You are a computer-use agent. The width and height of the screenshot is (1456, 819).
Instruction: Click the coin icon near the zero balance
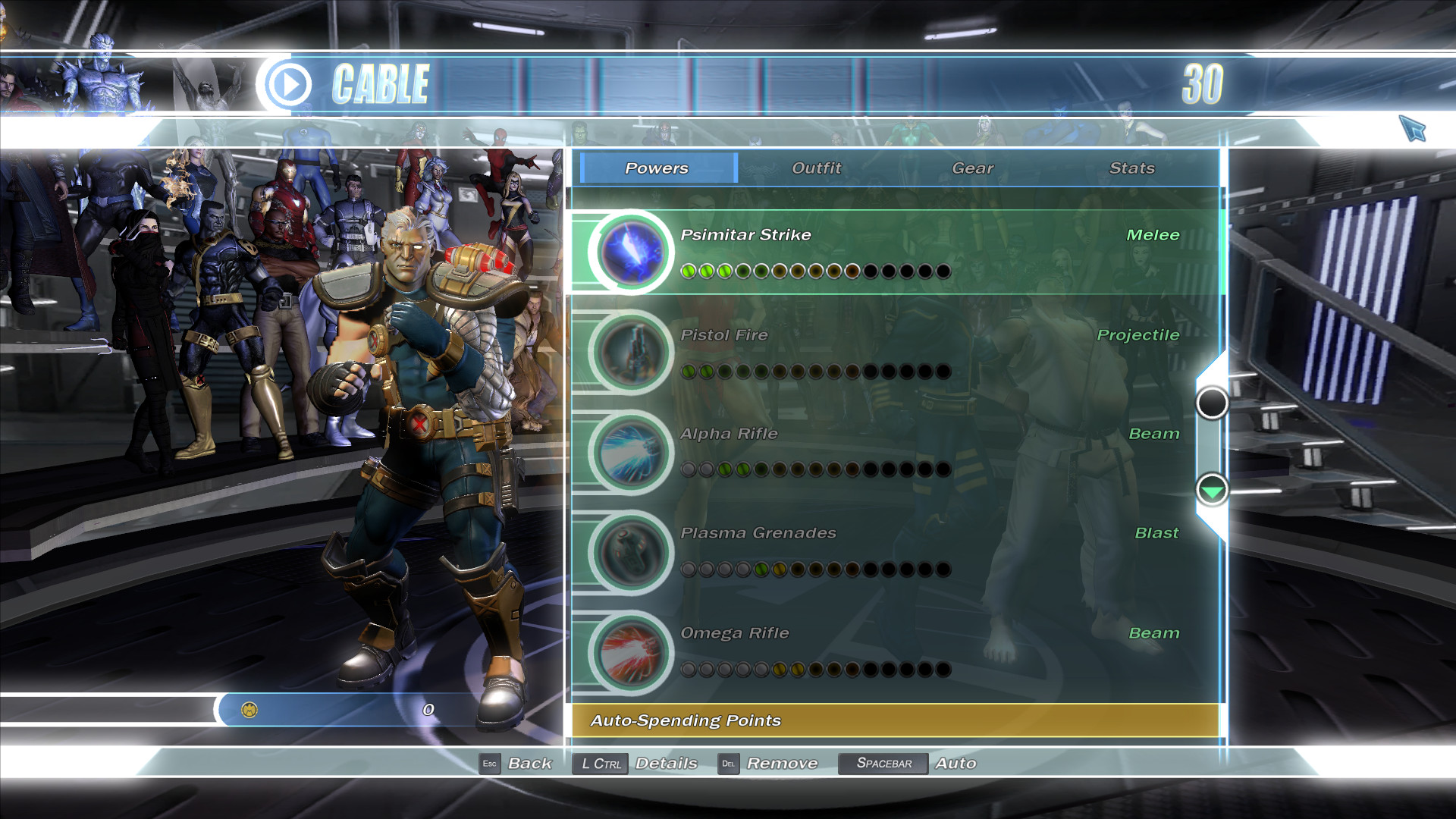(250, 709)
